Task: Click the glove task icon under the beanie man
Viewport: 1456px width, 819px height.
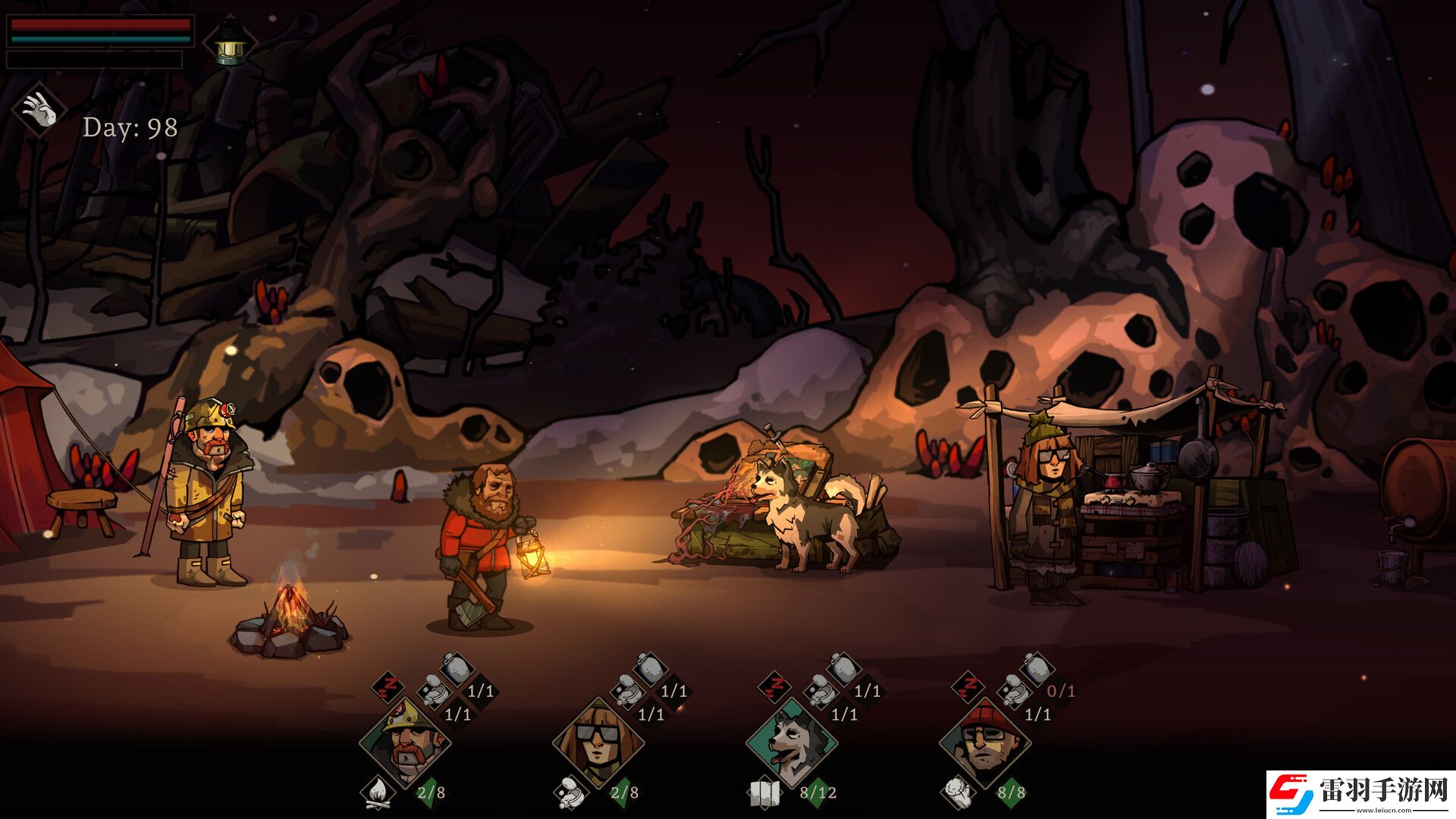Action: click(957, 792)
